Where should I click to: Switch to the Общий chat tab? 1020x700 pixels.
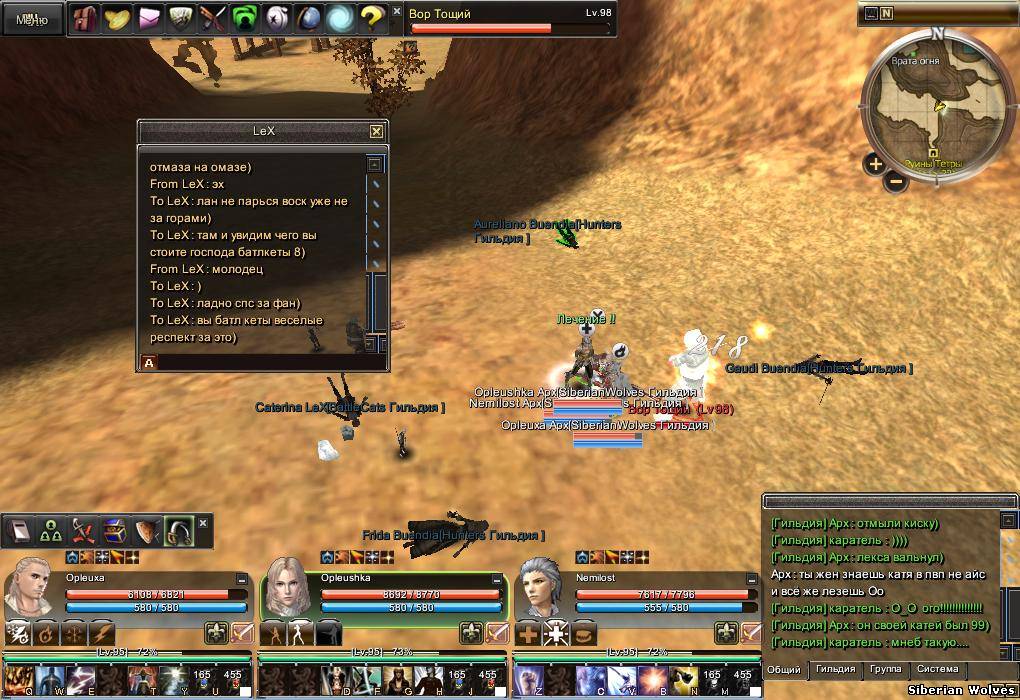[x=784, y=669]
